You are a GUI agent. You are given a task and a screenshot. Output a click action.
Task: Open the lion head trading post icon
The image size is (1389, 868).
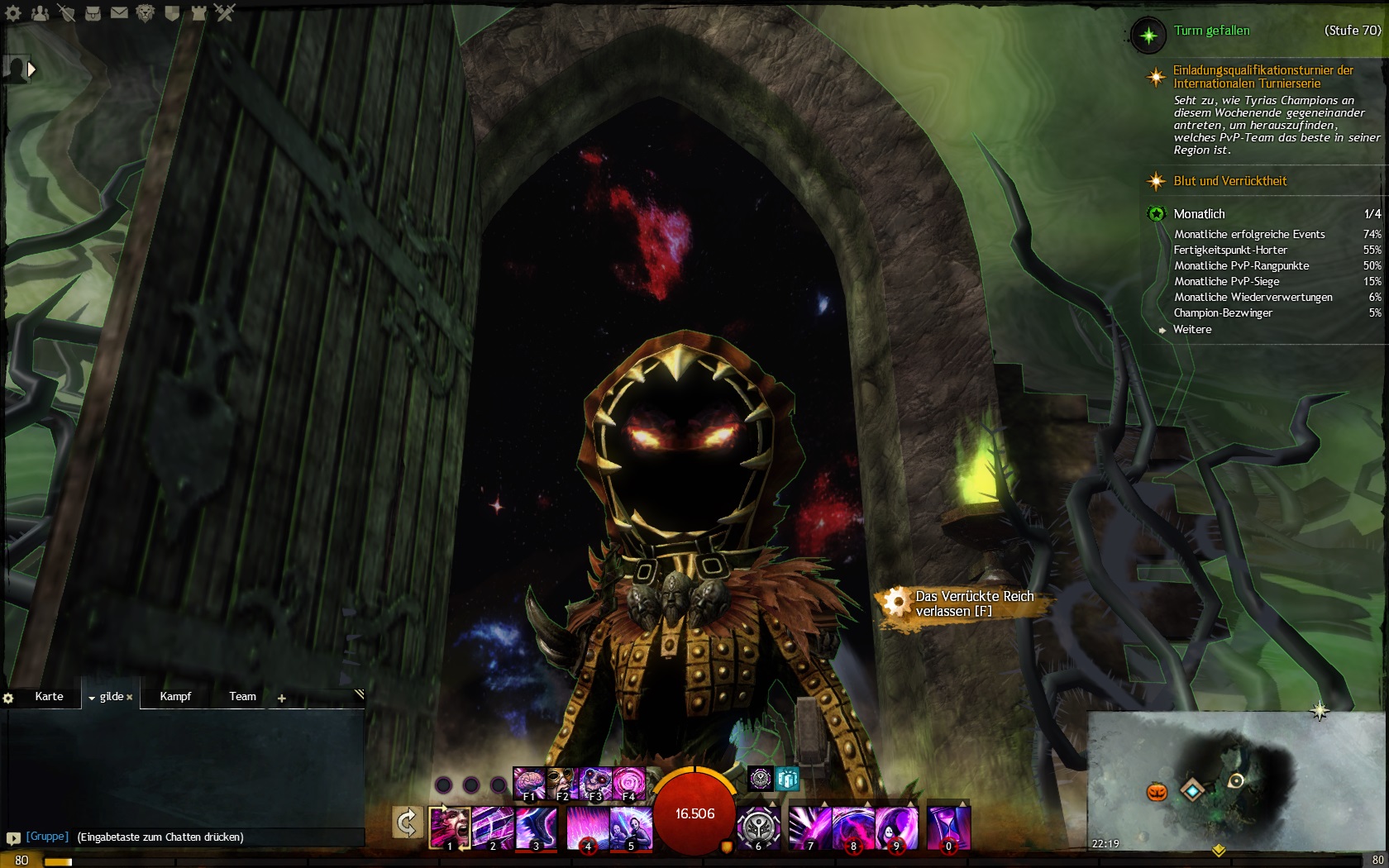pos(145,12)
